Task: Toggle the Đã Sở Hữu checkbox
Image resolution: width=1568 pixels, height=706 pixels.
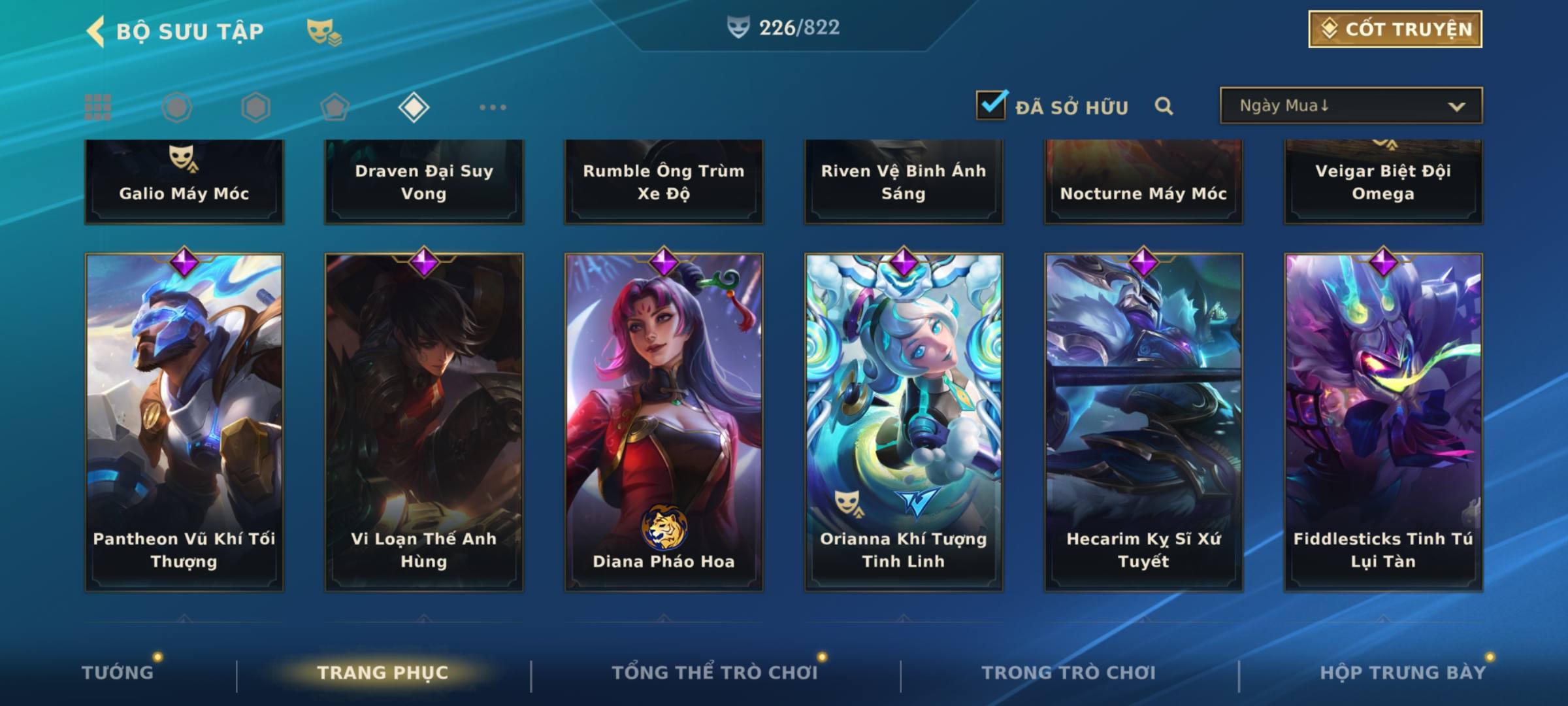Action: [x=990, y=105]
